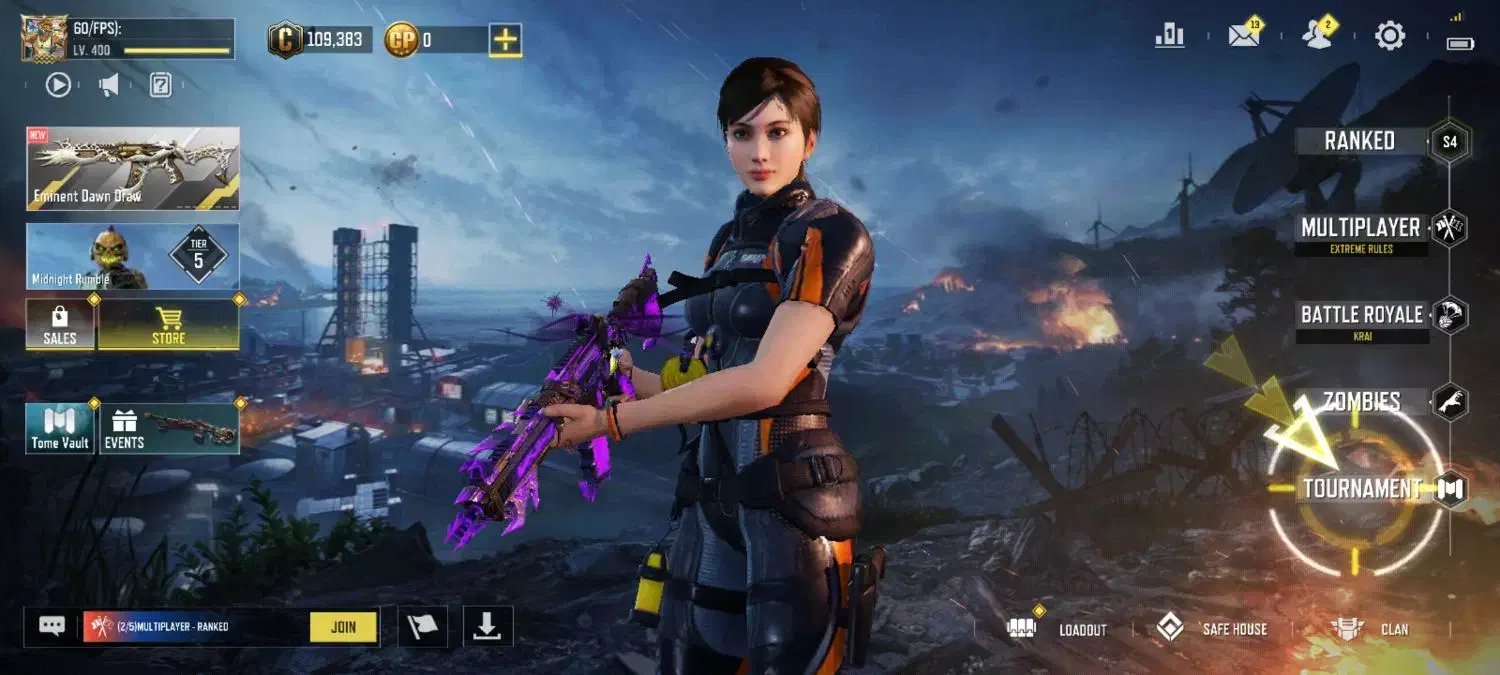
Task: Select the Multiplayer mode
Action: point(1360,228)
